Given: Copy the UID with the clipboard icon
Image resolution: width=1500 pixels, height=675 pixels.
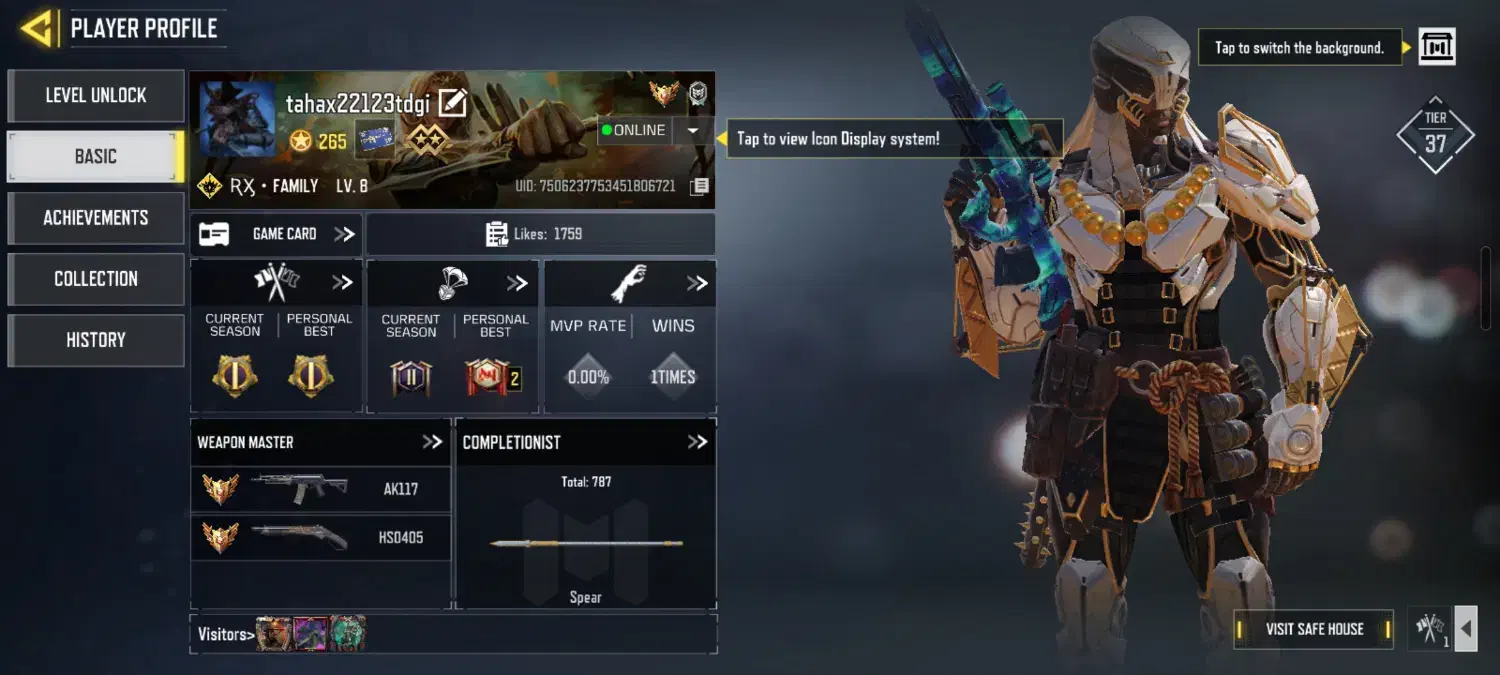Looking at the screenshot, I should point(700,187).
